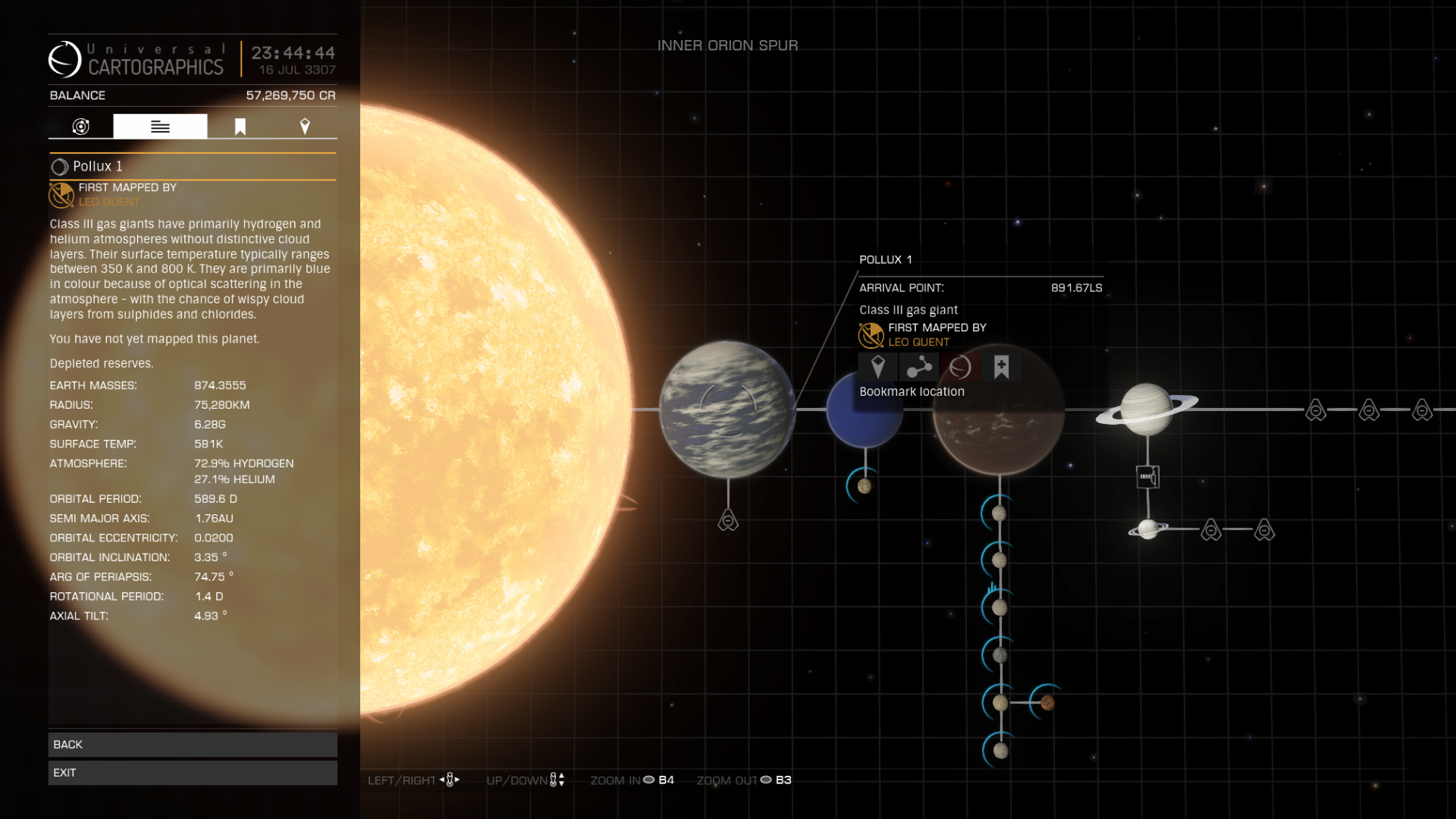Click the EXIT button
The width and height of the screenshot is (1456, 819).
(x=193, y=773)
